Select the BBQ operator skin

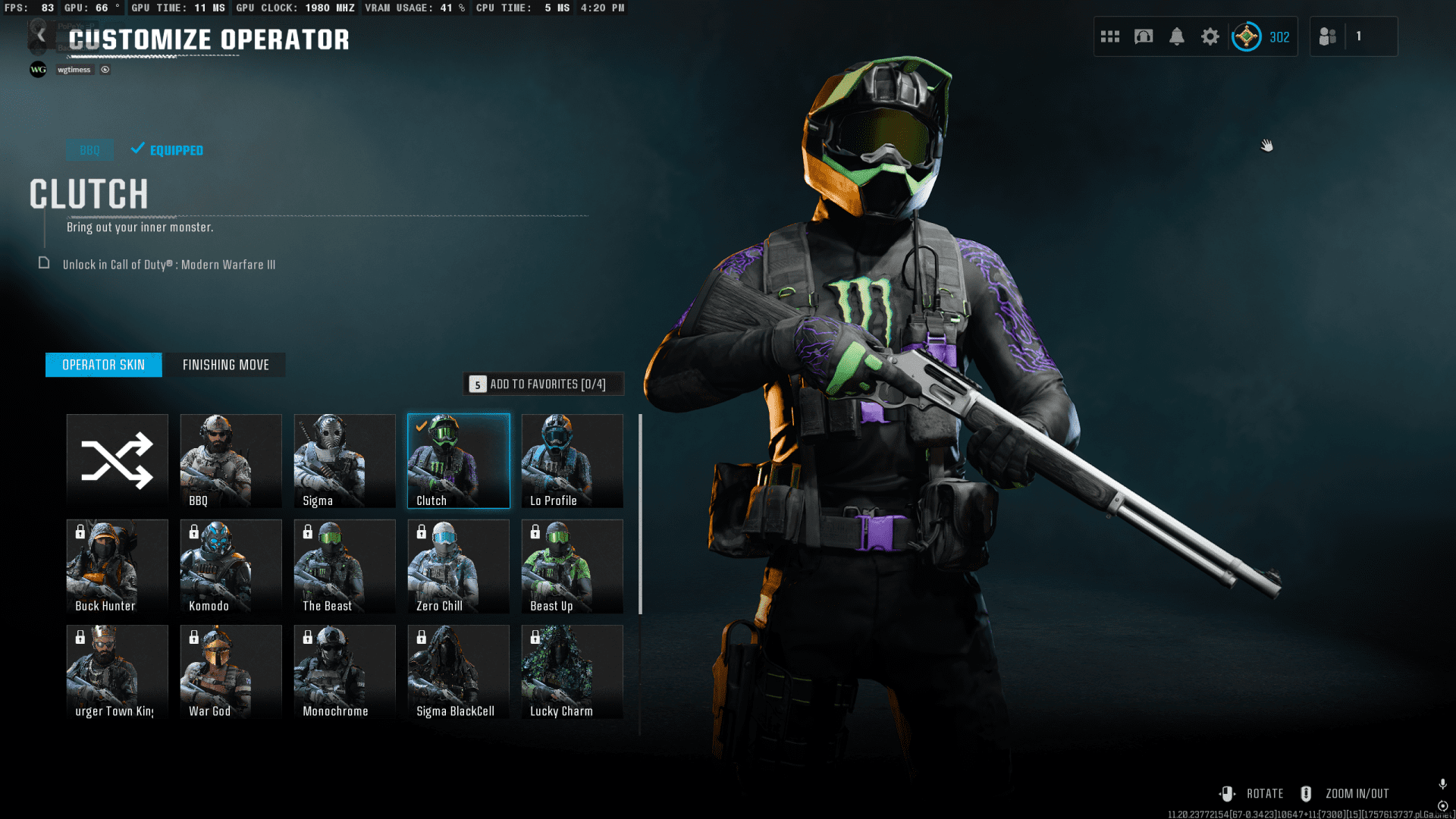click(231, 460)
